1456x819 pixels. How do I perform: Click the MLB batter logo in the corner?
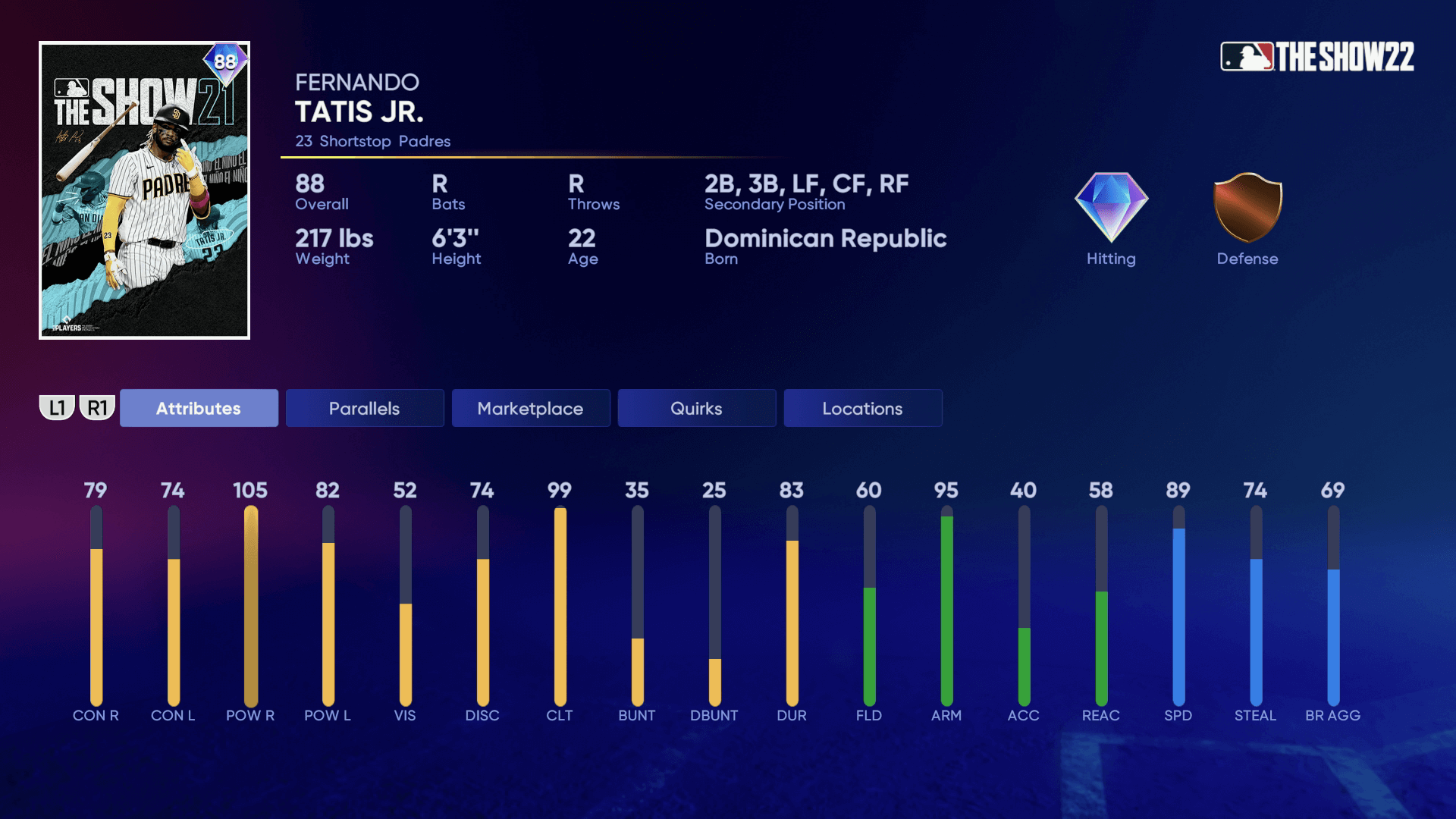click(1247, 54)
